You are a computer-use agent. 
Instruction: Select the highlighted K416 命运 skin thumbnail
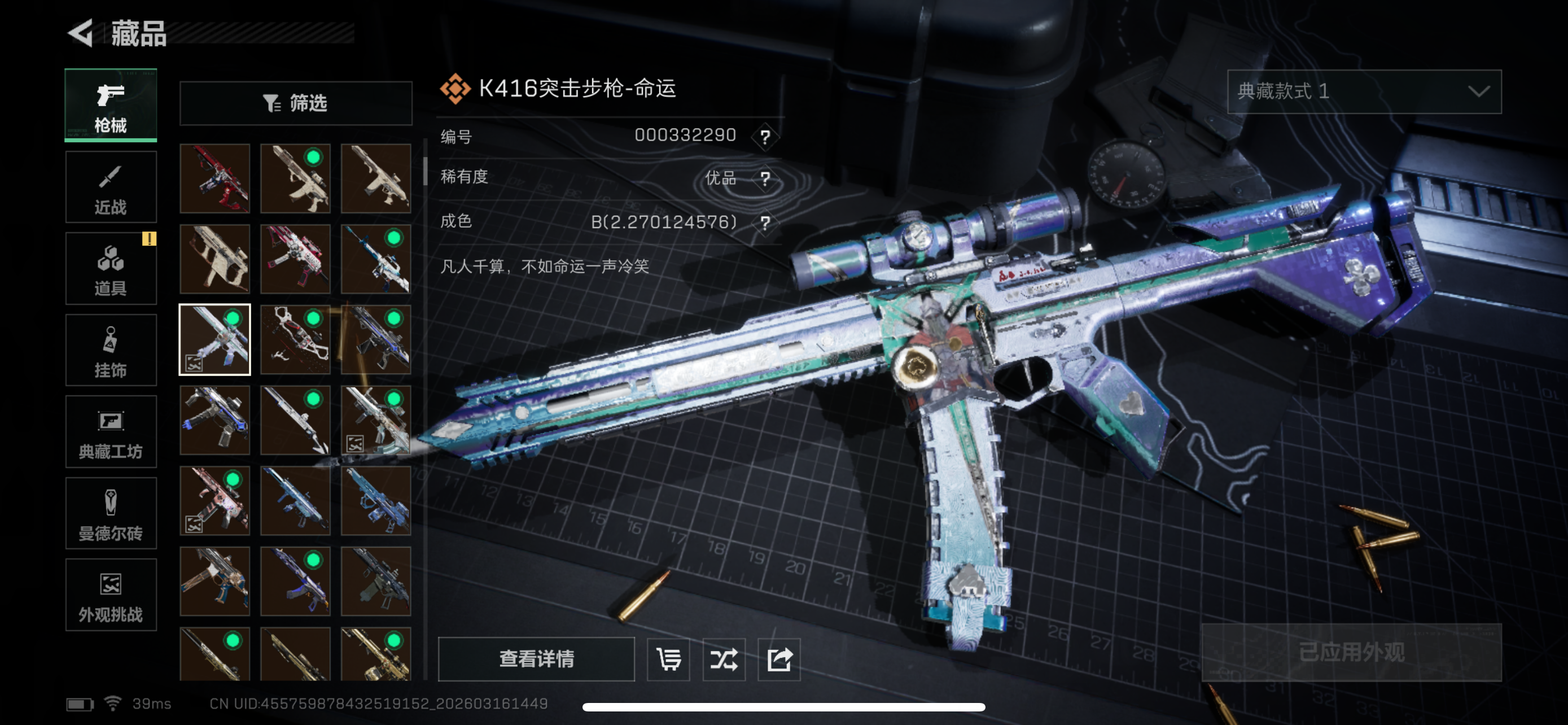(x=215, y=340)
